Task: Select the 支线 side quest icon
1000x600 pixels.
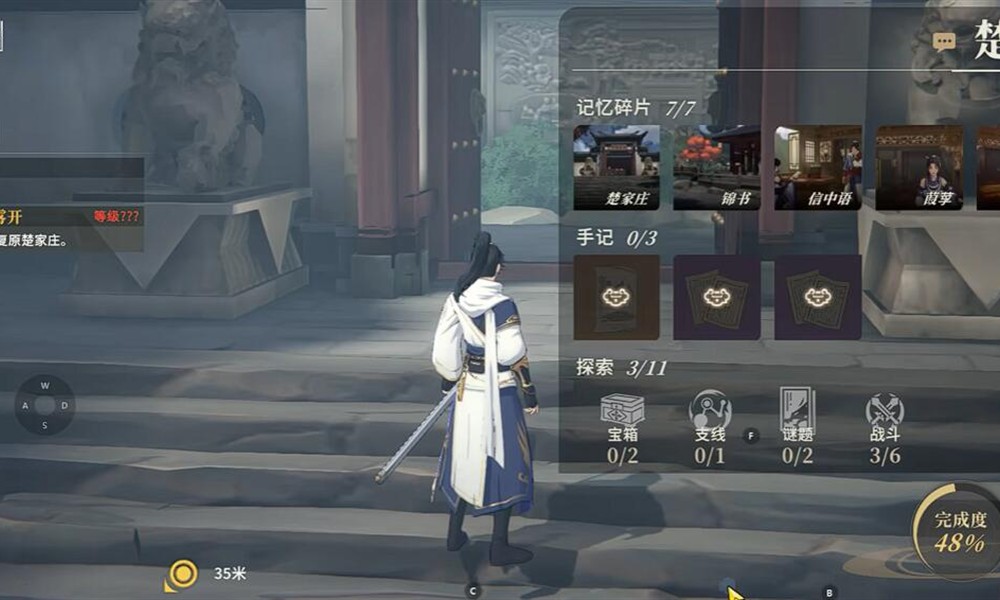Action: coord(710,410)
